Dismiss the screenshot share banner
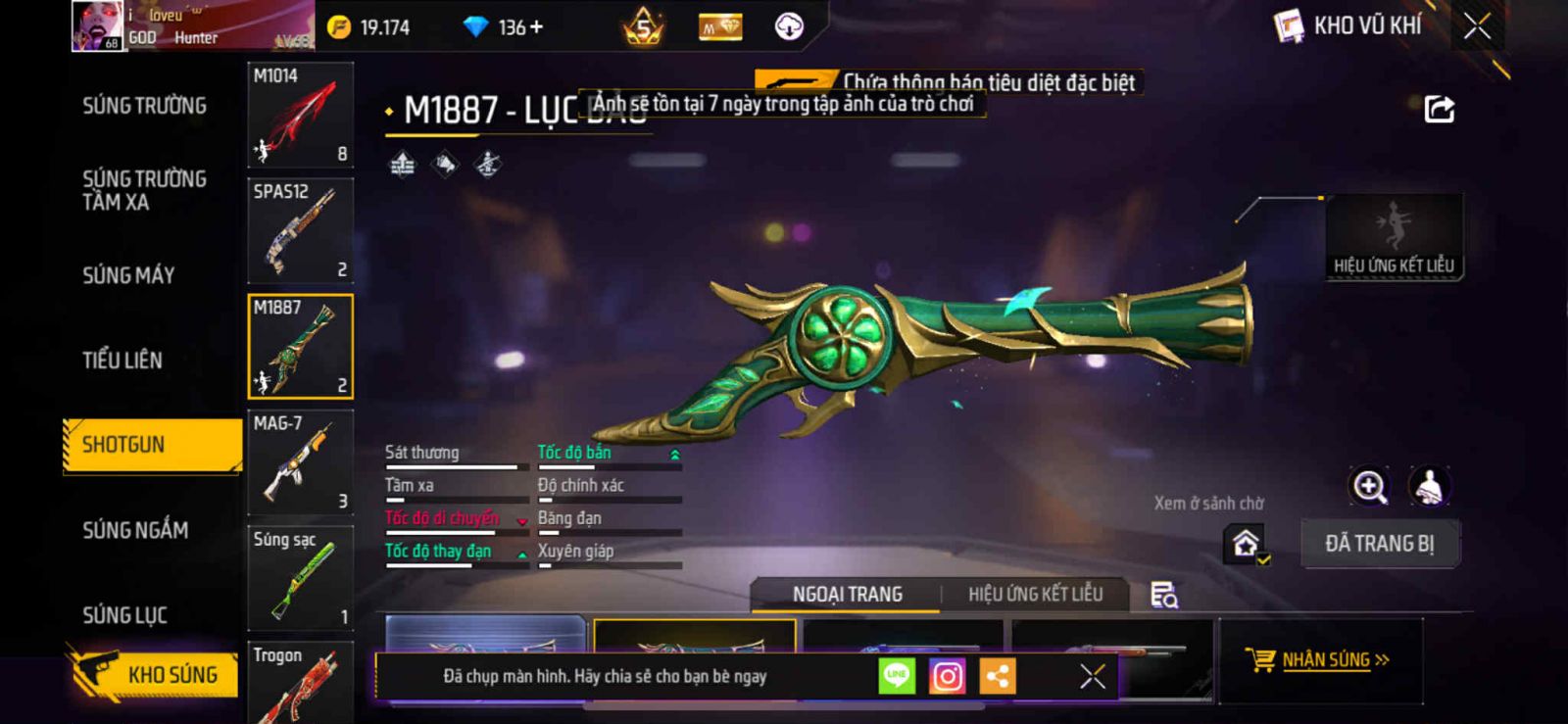 [x=1092, y=676]
